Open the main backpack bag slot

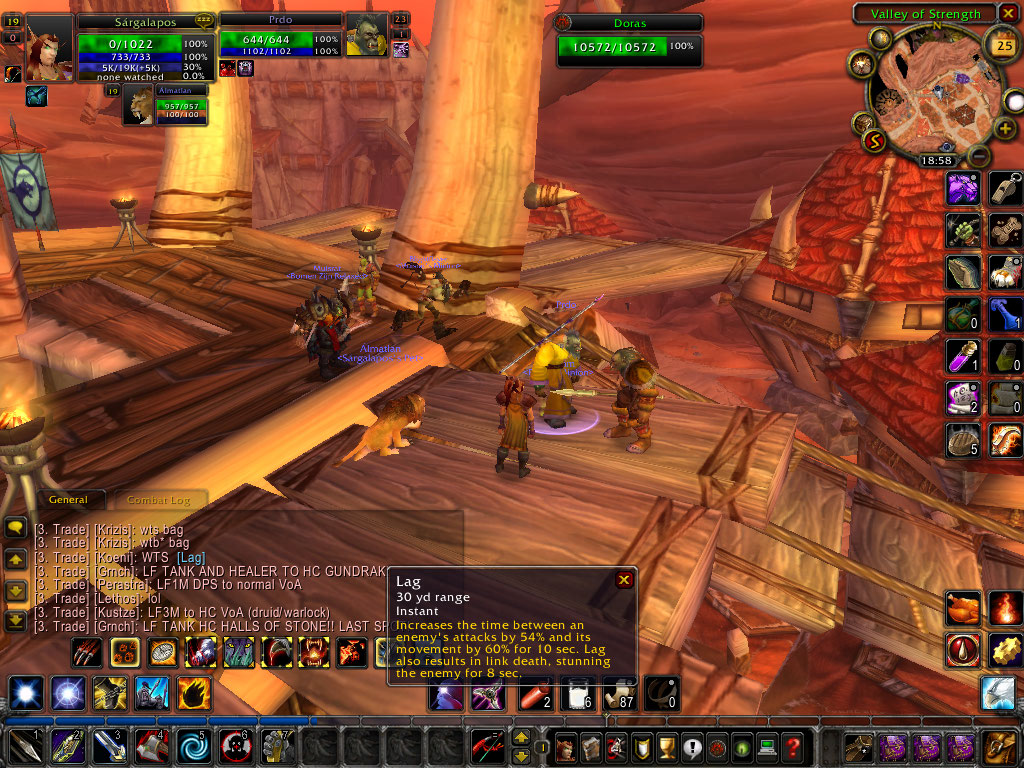click(1001, 747)
